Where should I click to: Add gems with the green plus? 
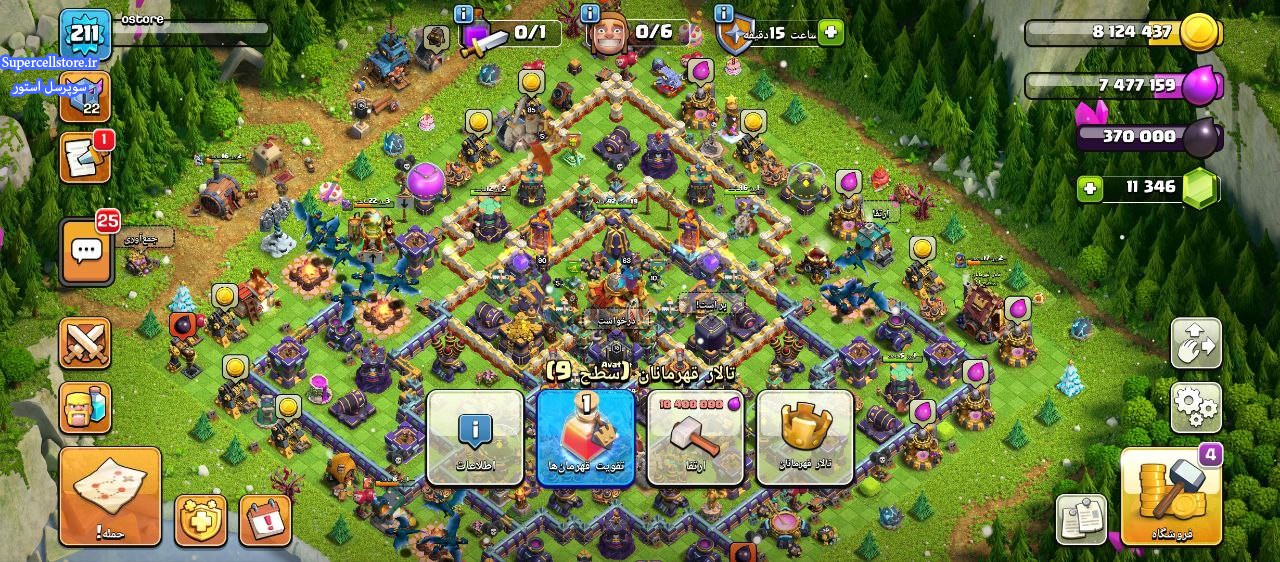click(1089, 188)
